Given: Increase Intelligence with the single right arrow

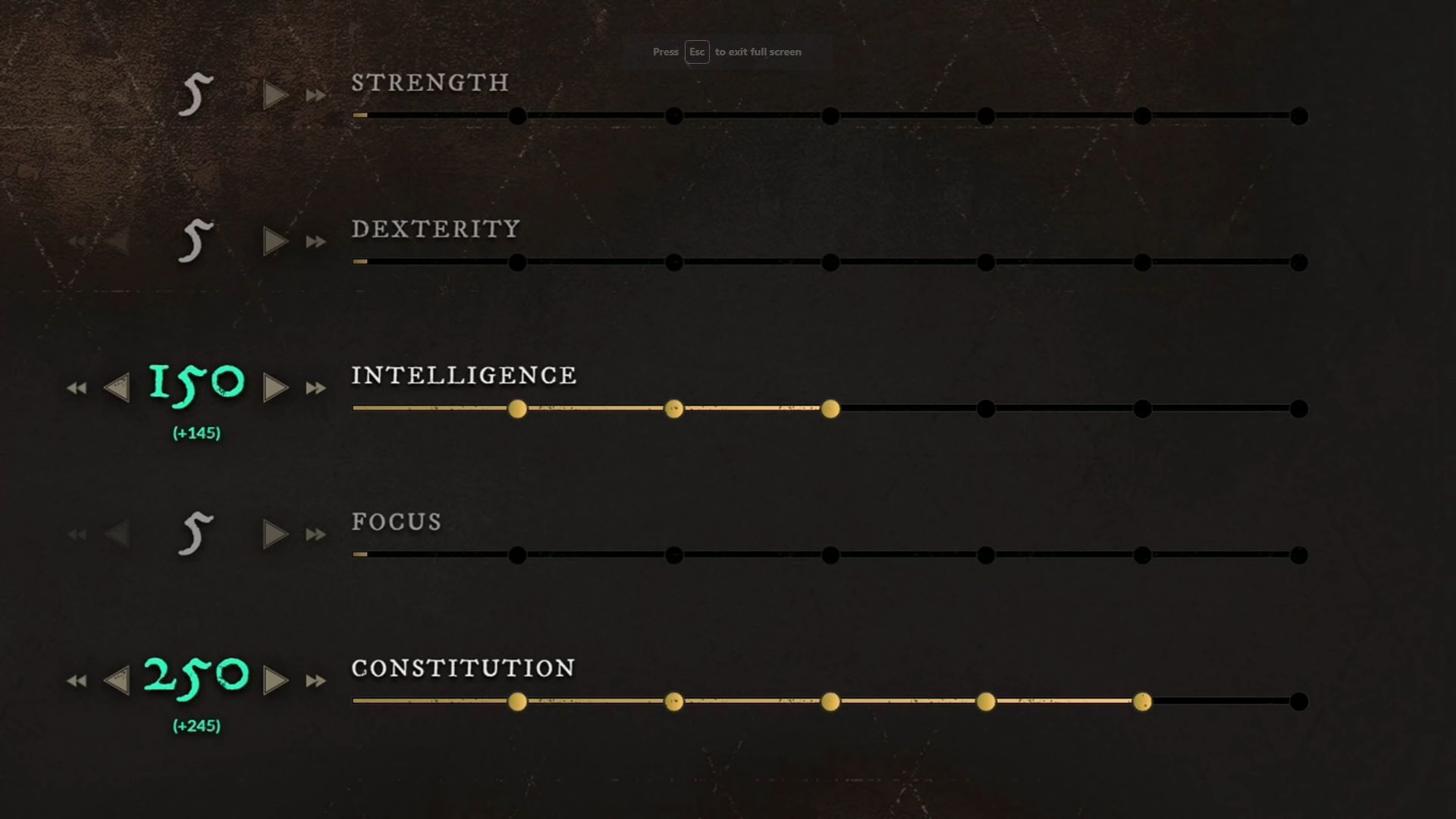Looking at the screenshot, I should point(276,388).
